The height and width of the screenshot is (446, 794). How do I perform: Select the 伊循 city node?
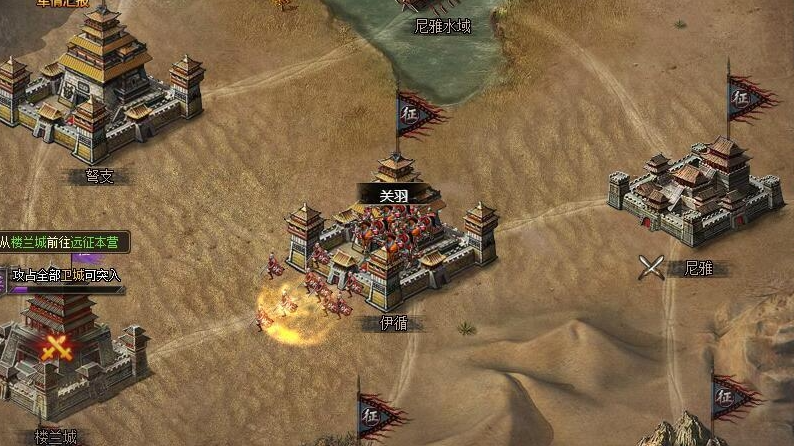coord(393,250)
